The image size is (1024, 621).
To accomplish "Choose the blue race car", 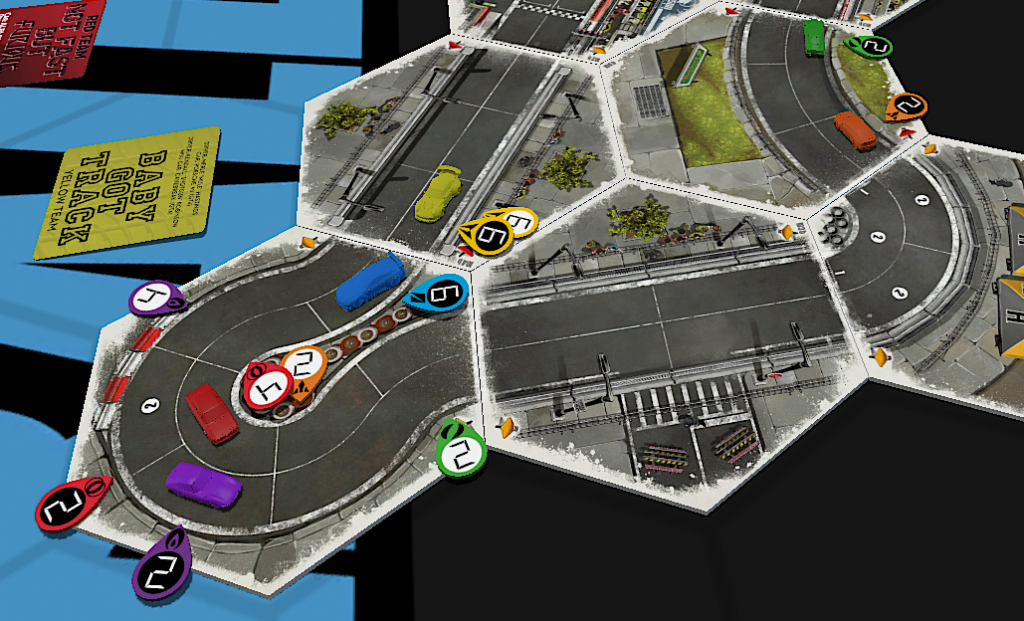I will pos(370,281).
